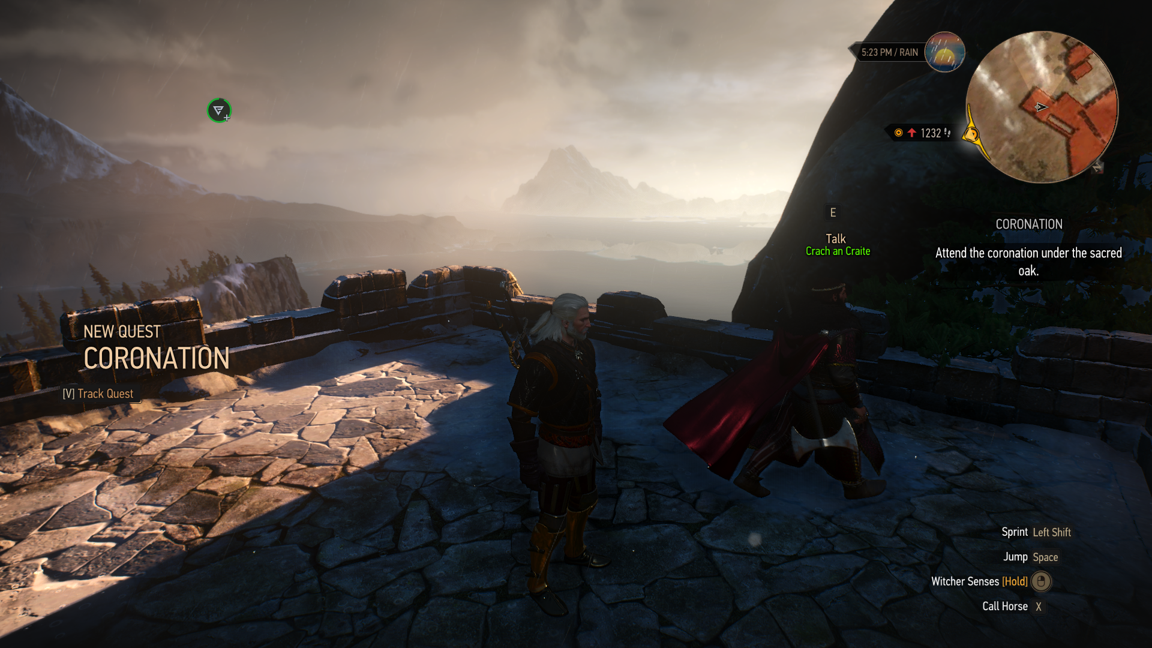Viewport: 1152px width, 648px height.
Task: Click the circular minimap
Action: [1041, 106]
